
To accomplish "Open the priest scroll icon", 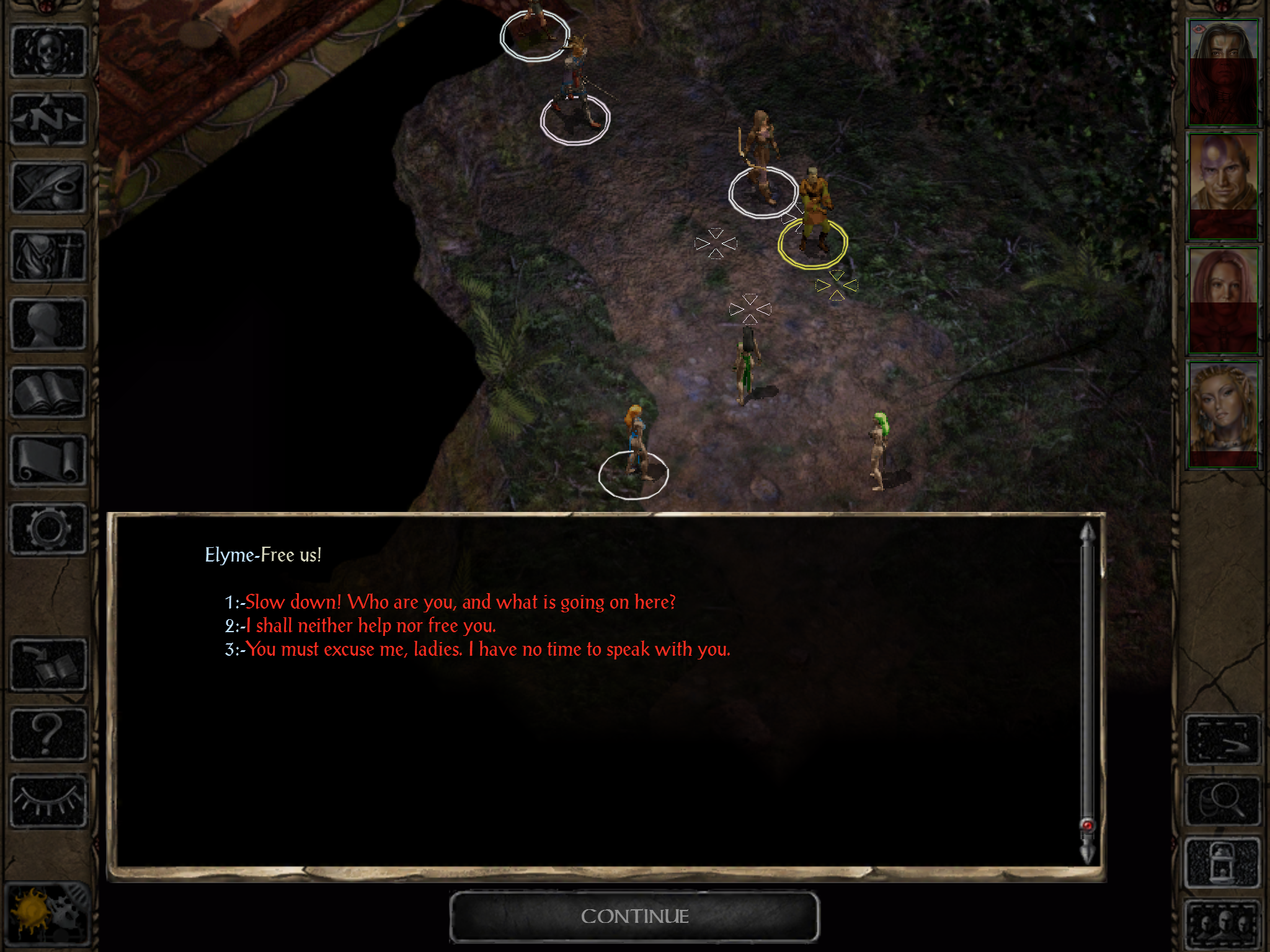I will click(48, 460).
